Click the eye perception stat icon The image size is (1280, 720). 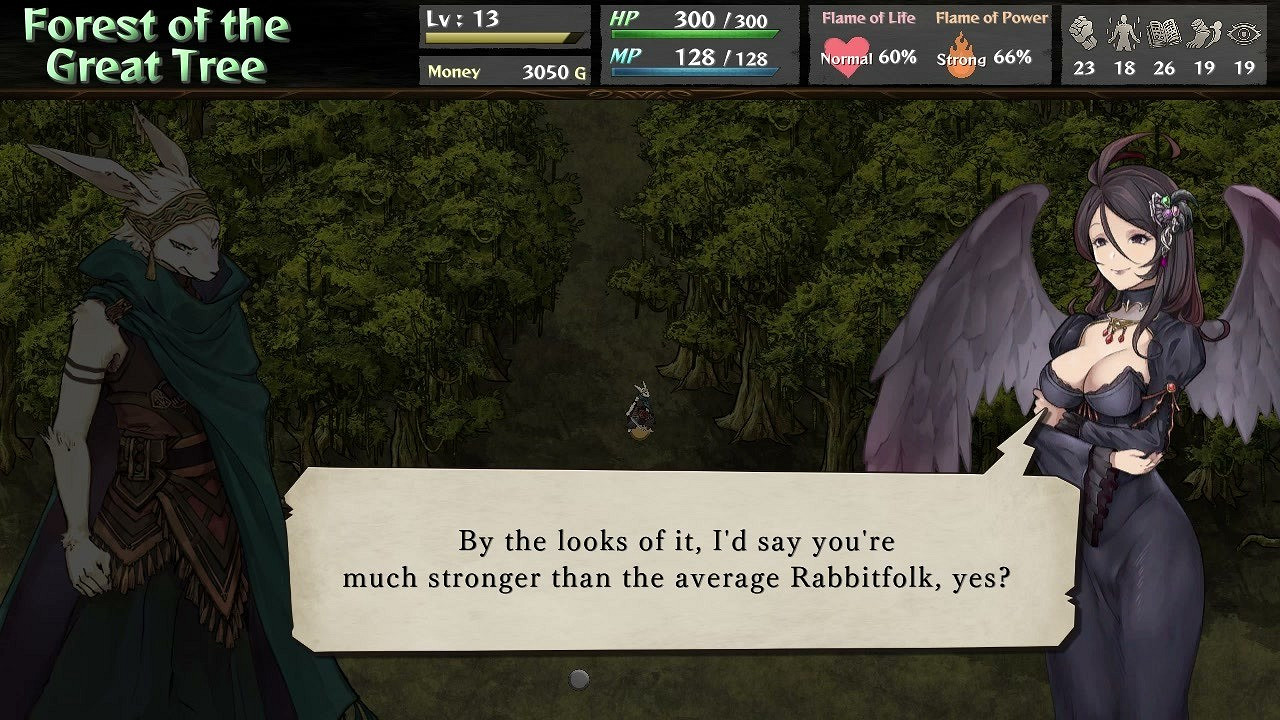(1245, 32)
